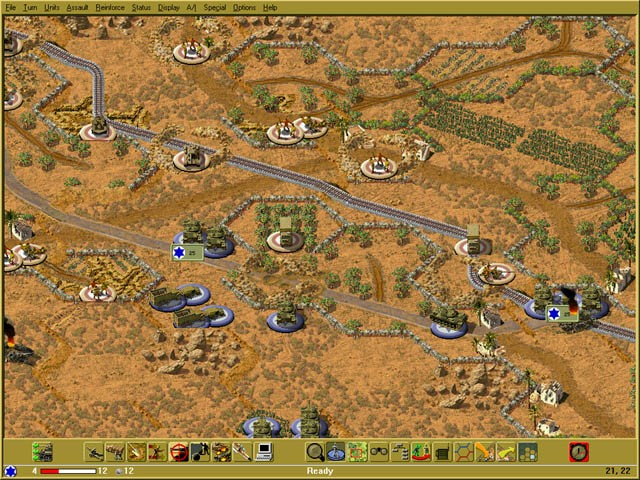Click the computer monitor toolbar icon
This screenshot has width=640, height=480.
coord(264,452)
